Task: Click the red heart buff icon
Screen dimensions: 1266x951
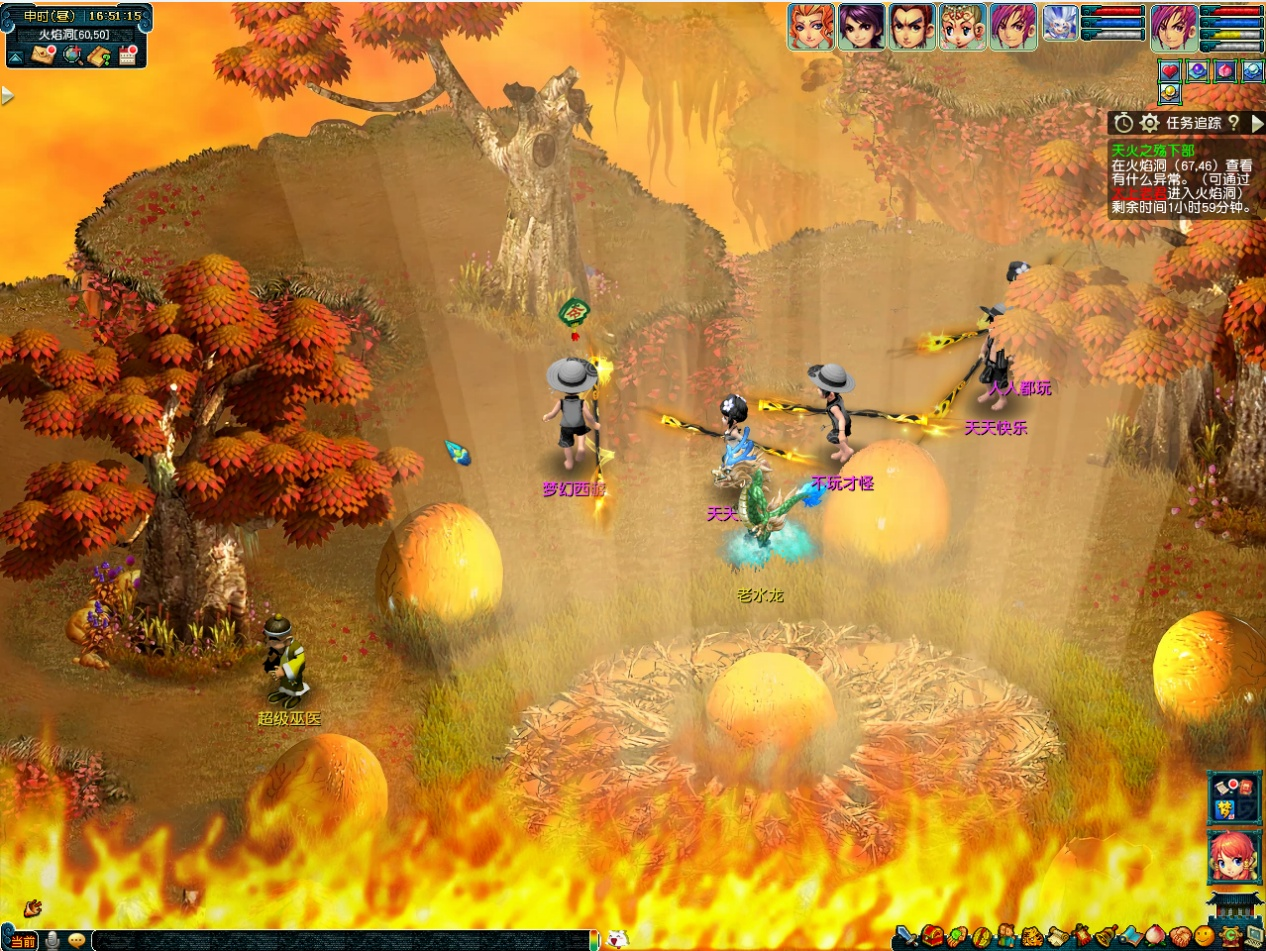Action: click(1170, 71)
